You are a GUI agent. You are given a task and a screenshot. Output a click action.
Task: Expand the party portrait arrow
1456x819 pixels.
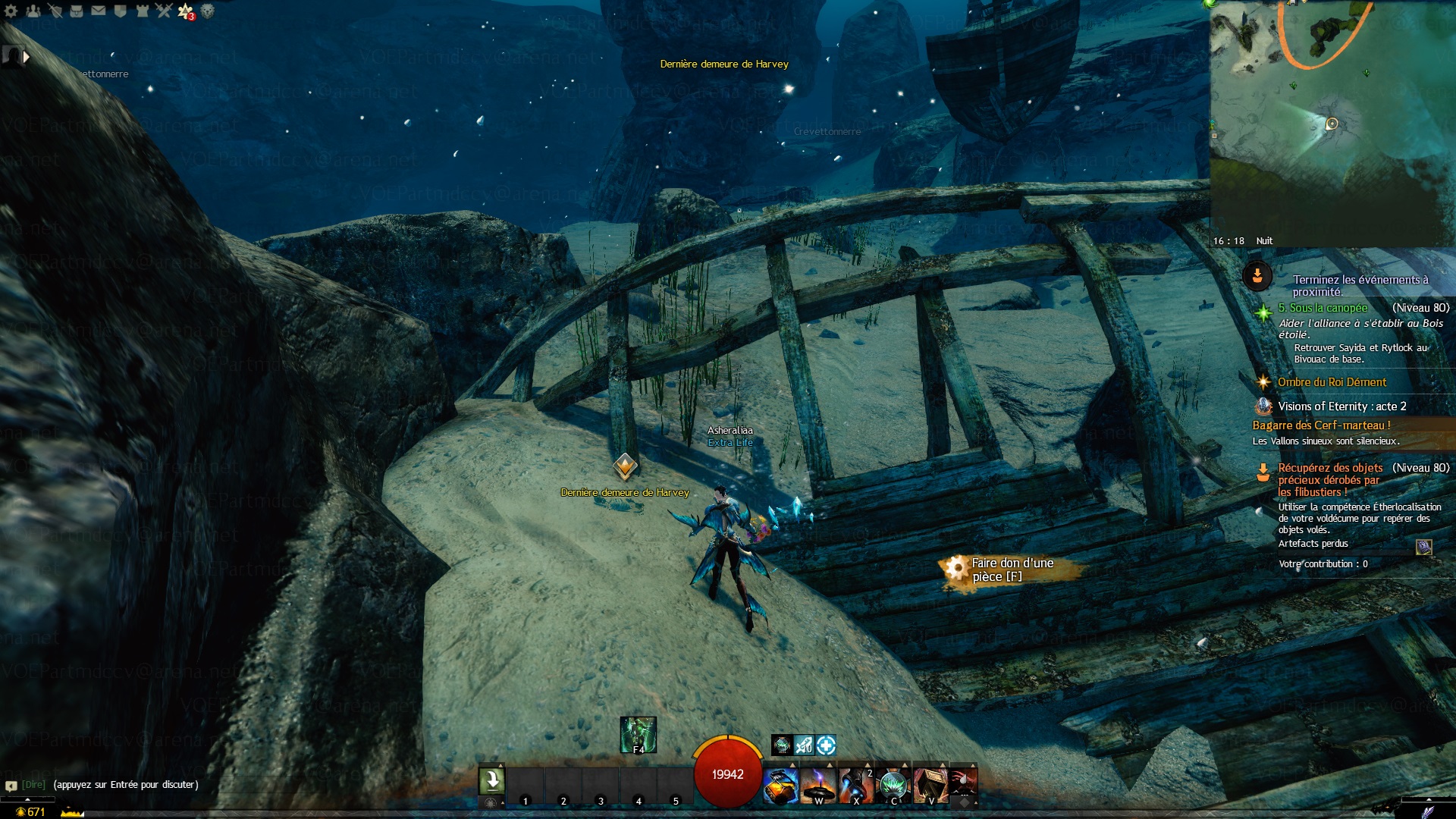click(27, 57)
